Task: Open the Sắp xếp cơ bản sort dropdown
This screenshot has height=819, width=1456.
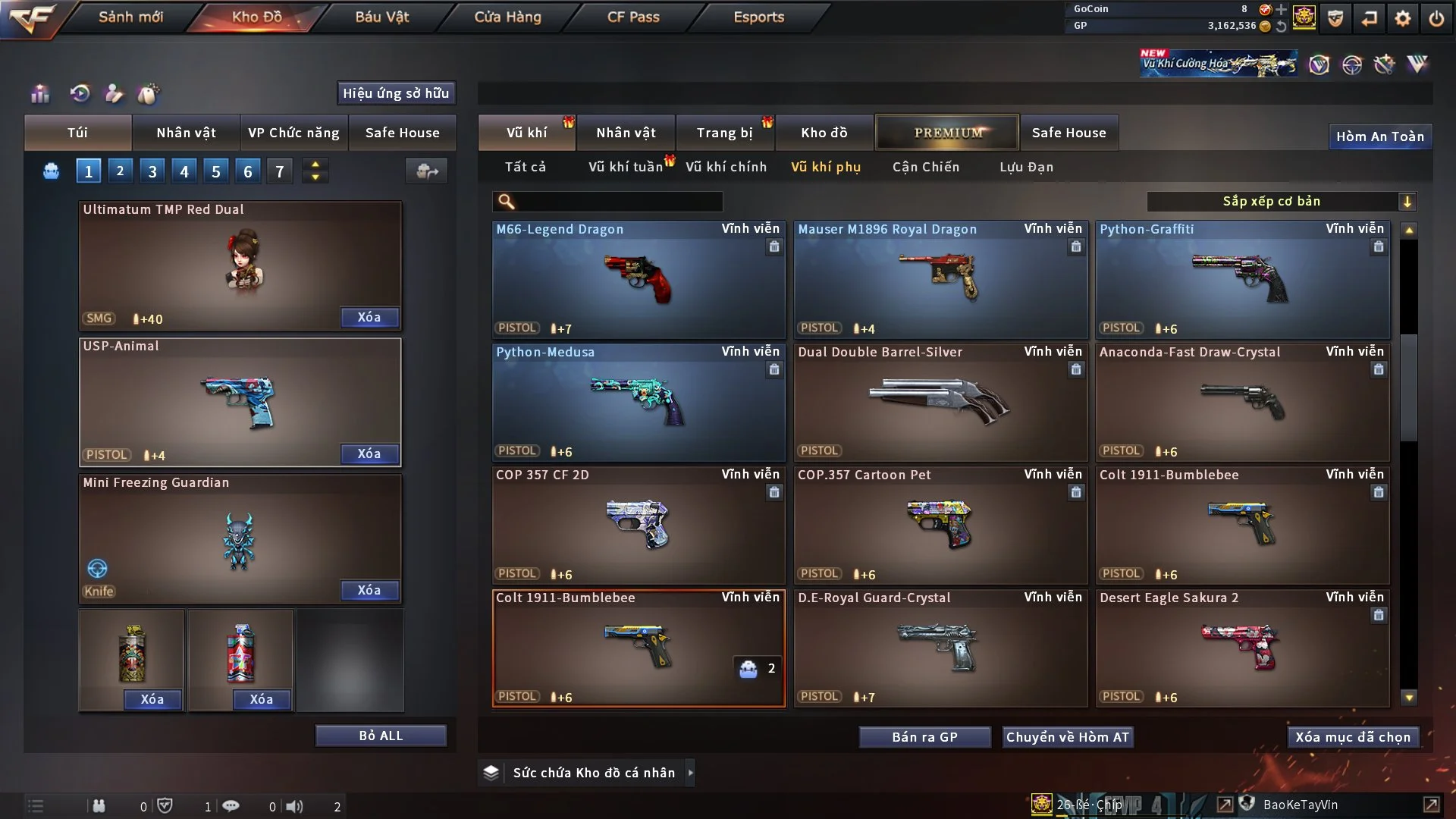Action: 1281,201
